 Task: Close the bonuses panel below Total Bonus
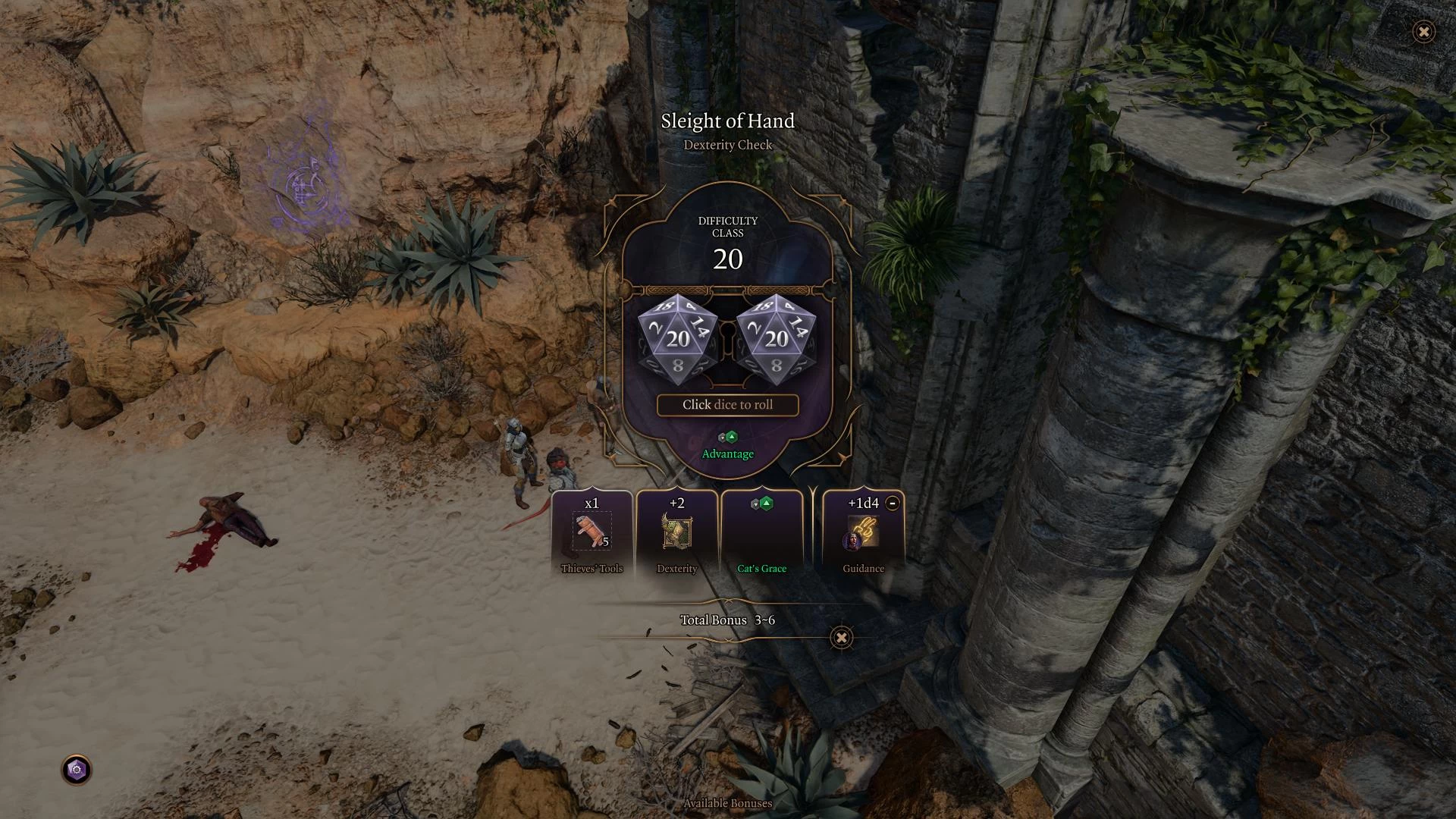(x=841, y=638)
